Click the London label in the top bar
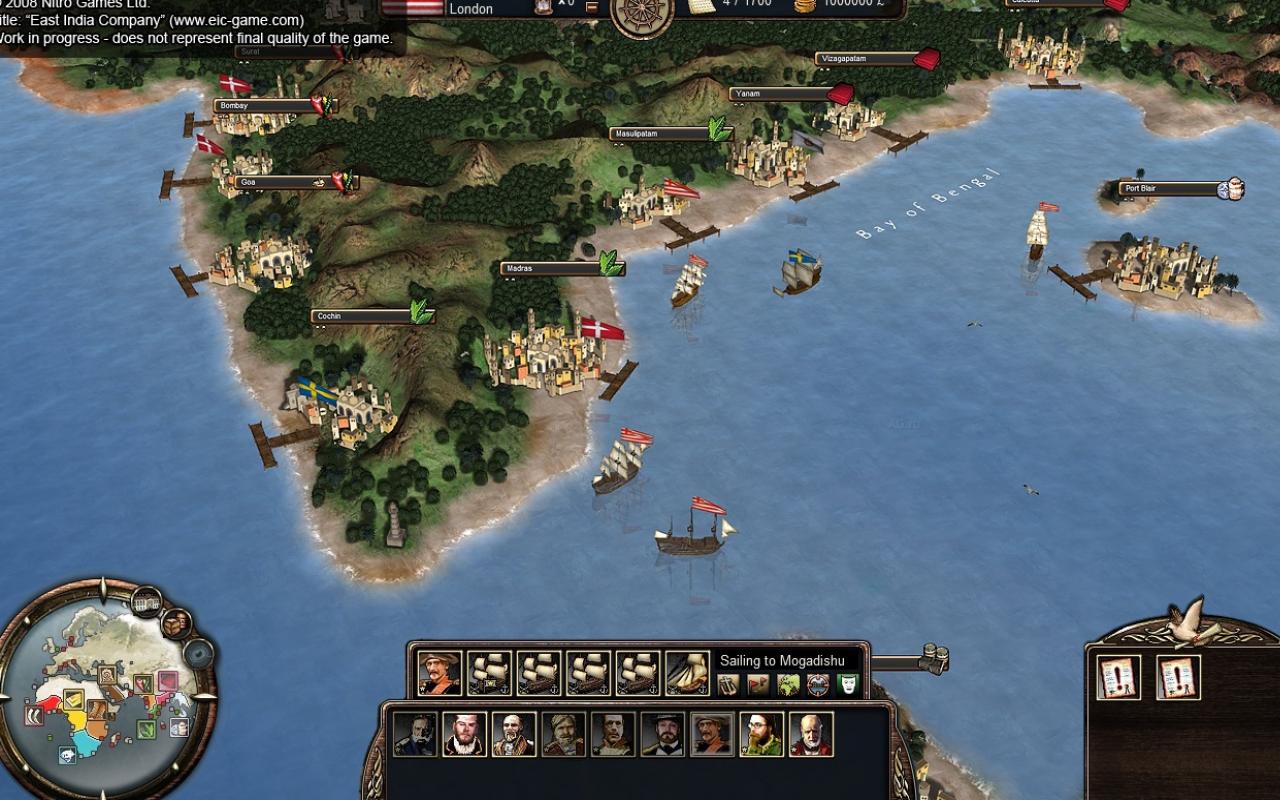 tap(470, 8)
